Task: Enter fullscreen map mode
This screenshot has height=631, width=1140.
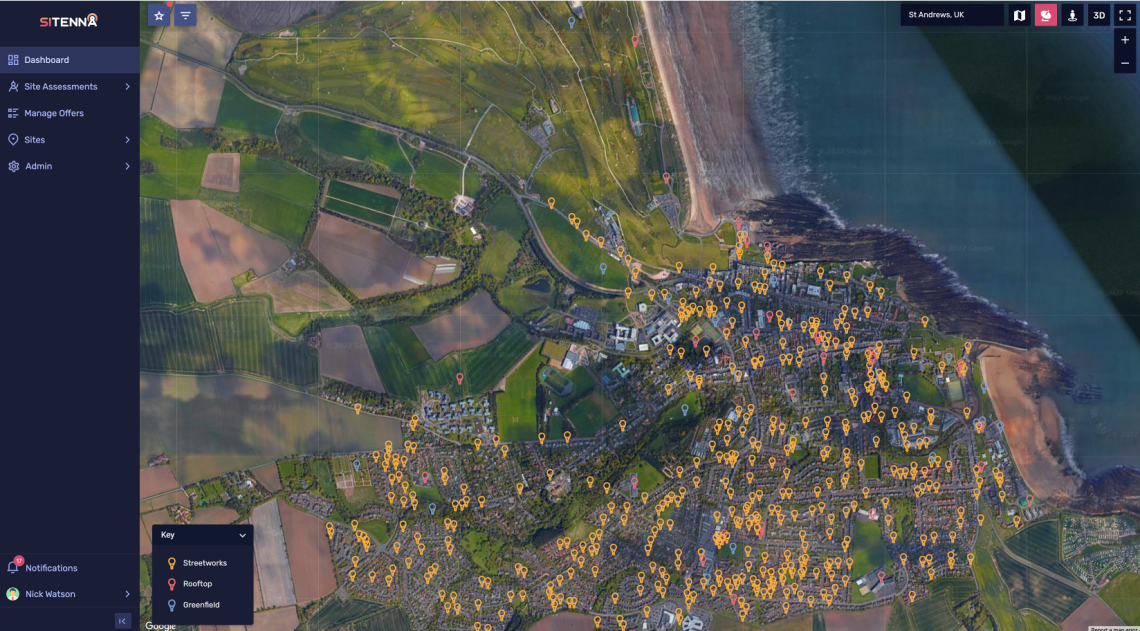Action: [1125, 15]
